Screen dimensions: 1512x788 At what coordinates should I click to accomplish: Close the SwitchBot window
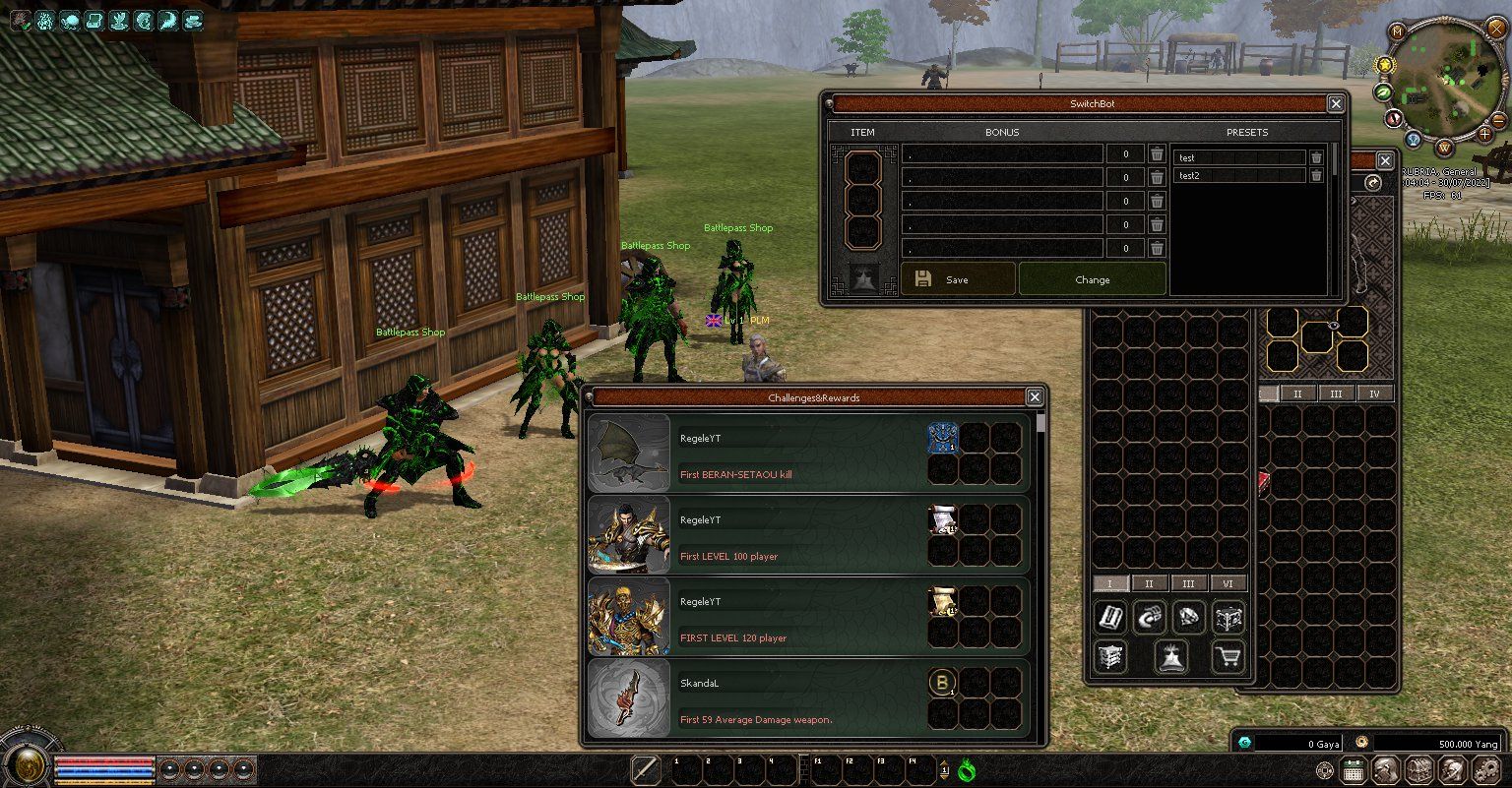click(1336, 103)
